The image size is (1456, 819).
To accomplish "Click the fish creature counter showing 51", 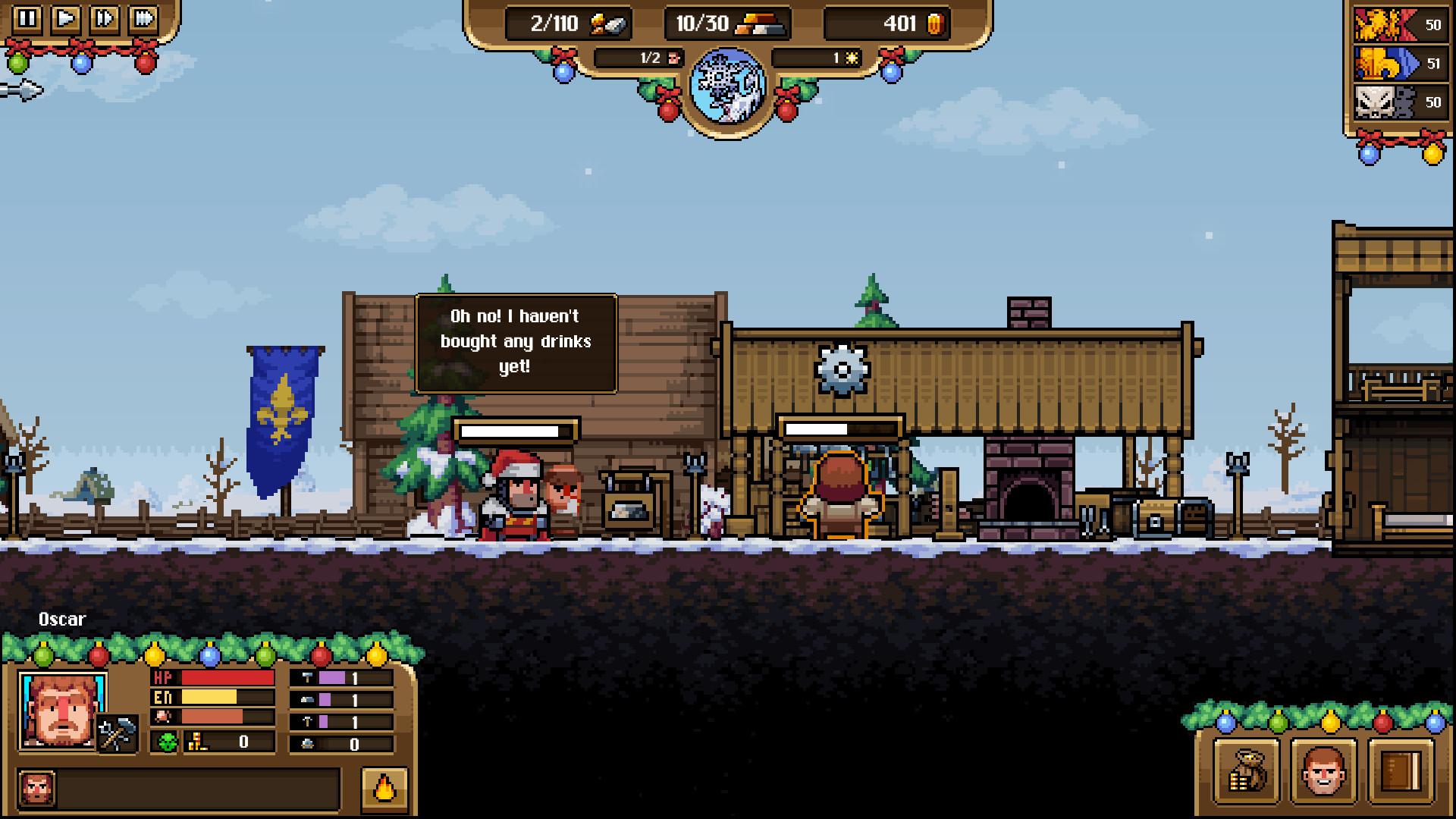I will (x=1402, y=63).
